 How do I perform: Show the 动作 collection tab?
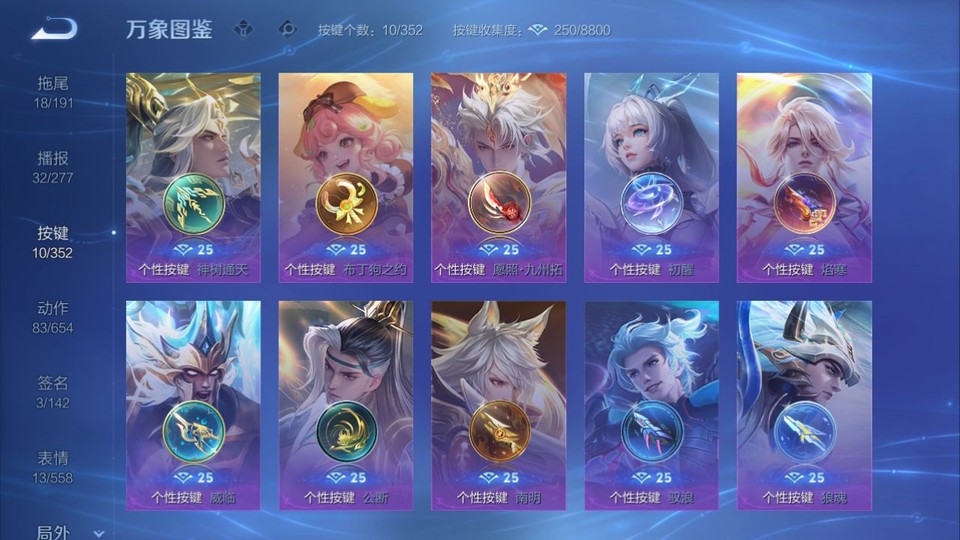point(53,317)
